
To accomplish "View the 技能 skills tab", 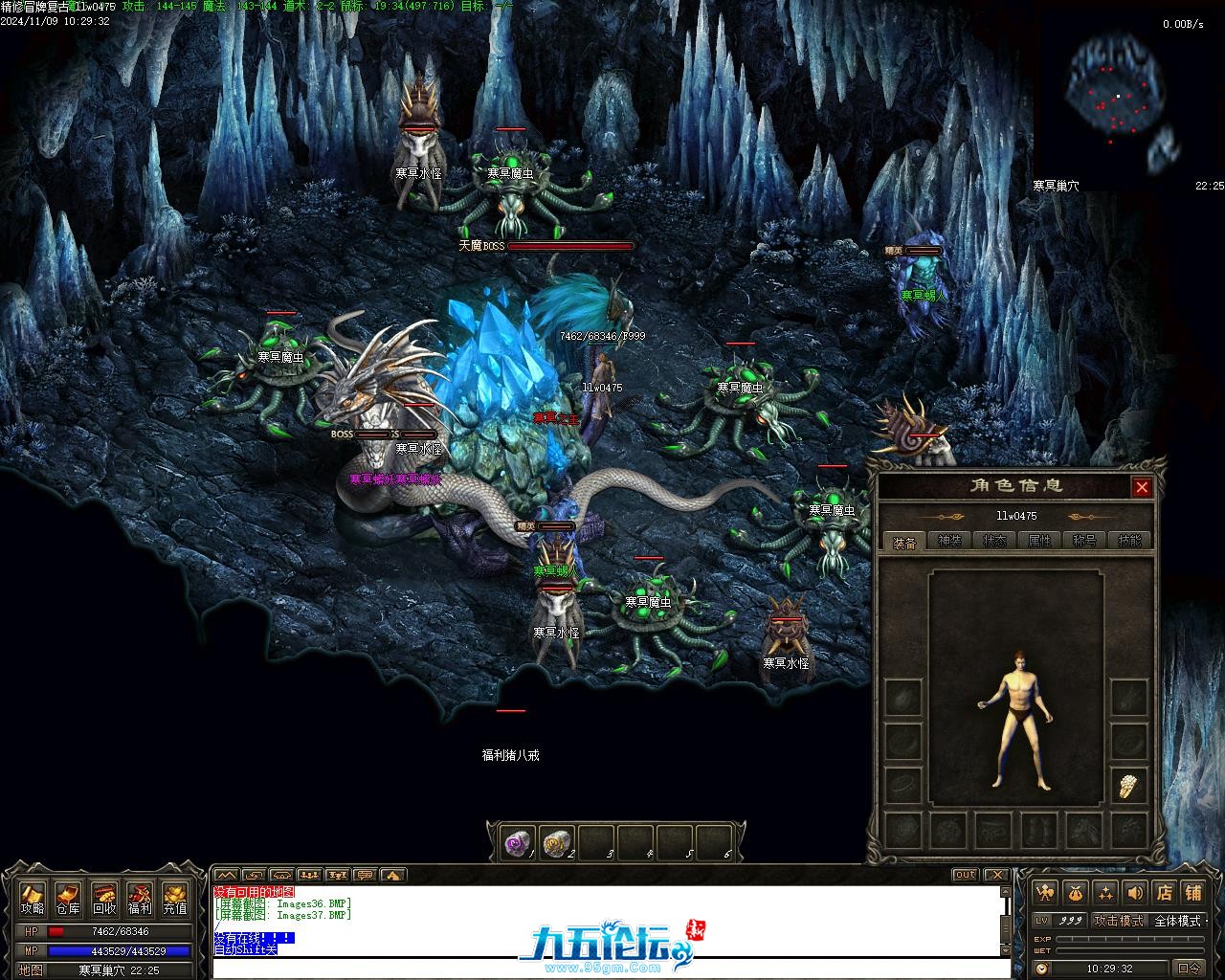I will tap(1129, 541).
